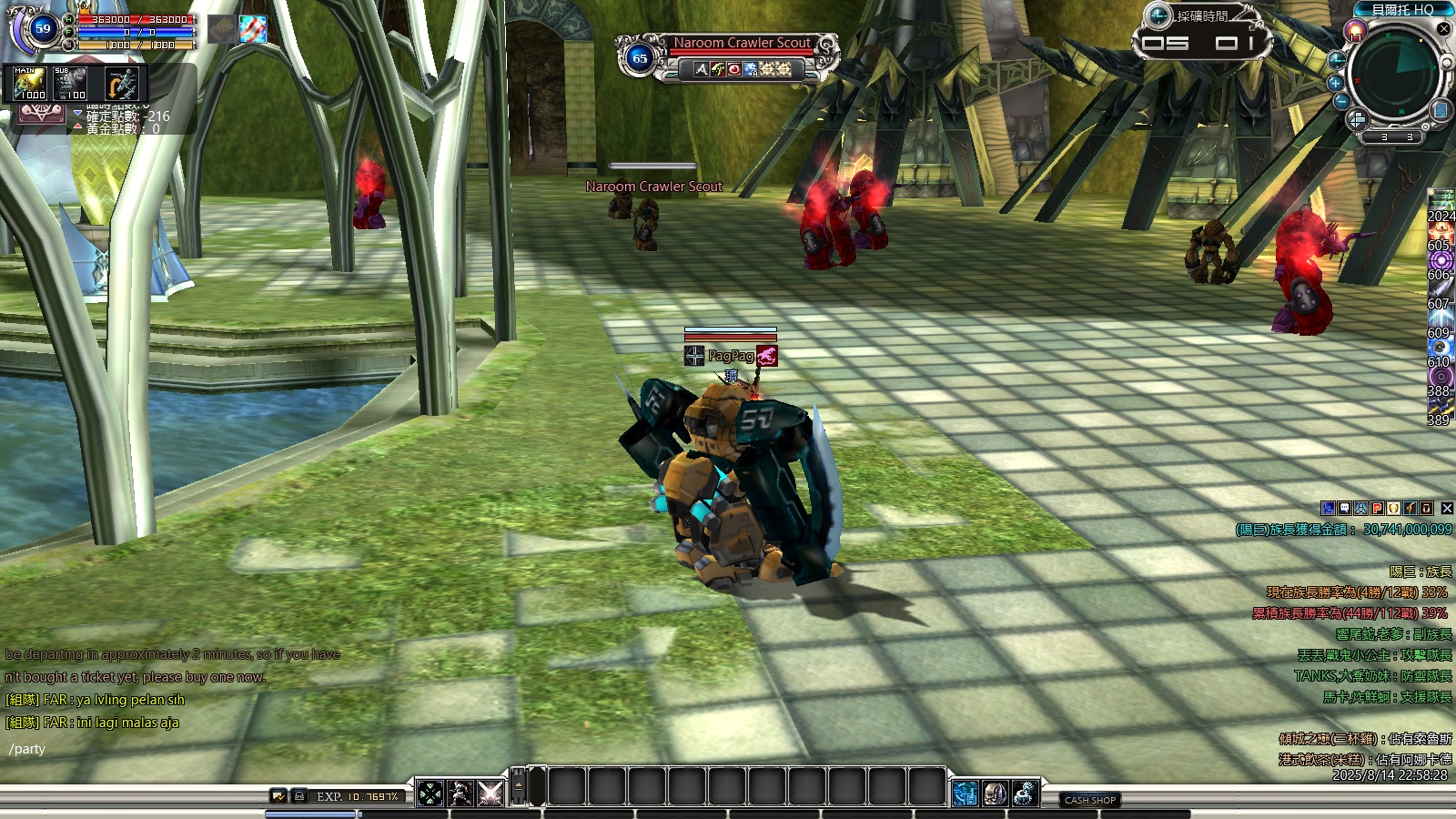
Task: Activate the crossed swords attack skill
Action: (x=490, y=794)
